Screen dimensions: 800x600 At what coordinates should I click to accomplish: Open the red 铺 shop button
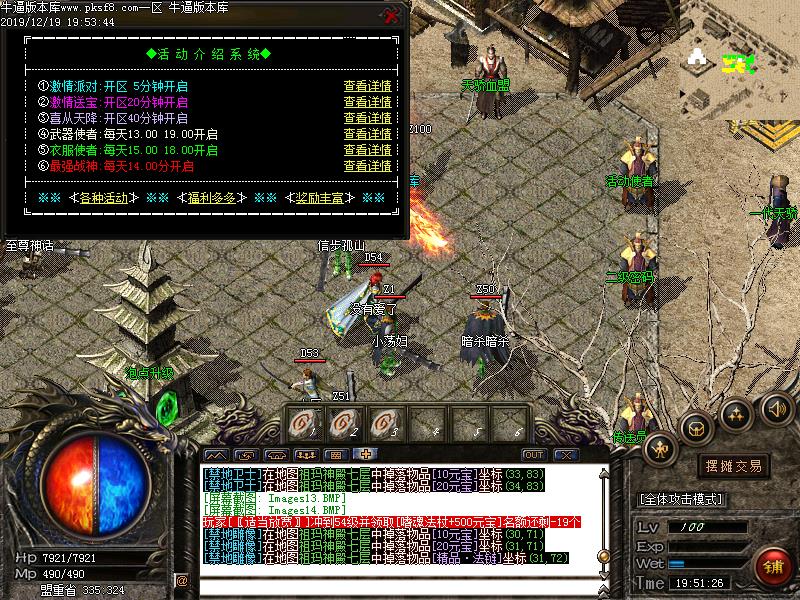pyautogui.click(x=773, y=565)
